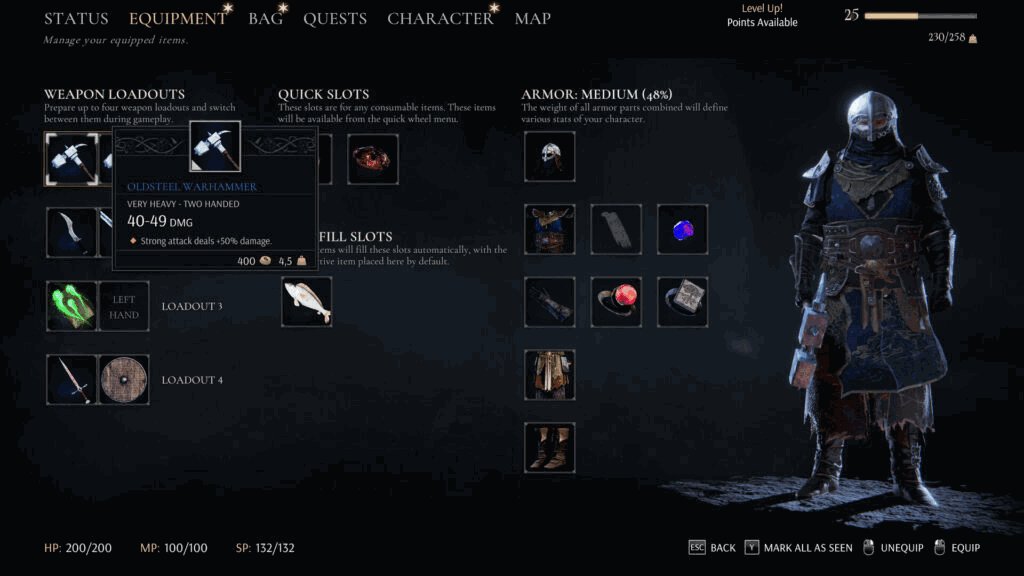Click the Back button
The image size is (1024, 576).
coord(712,548)
